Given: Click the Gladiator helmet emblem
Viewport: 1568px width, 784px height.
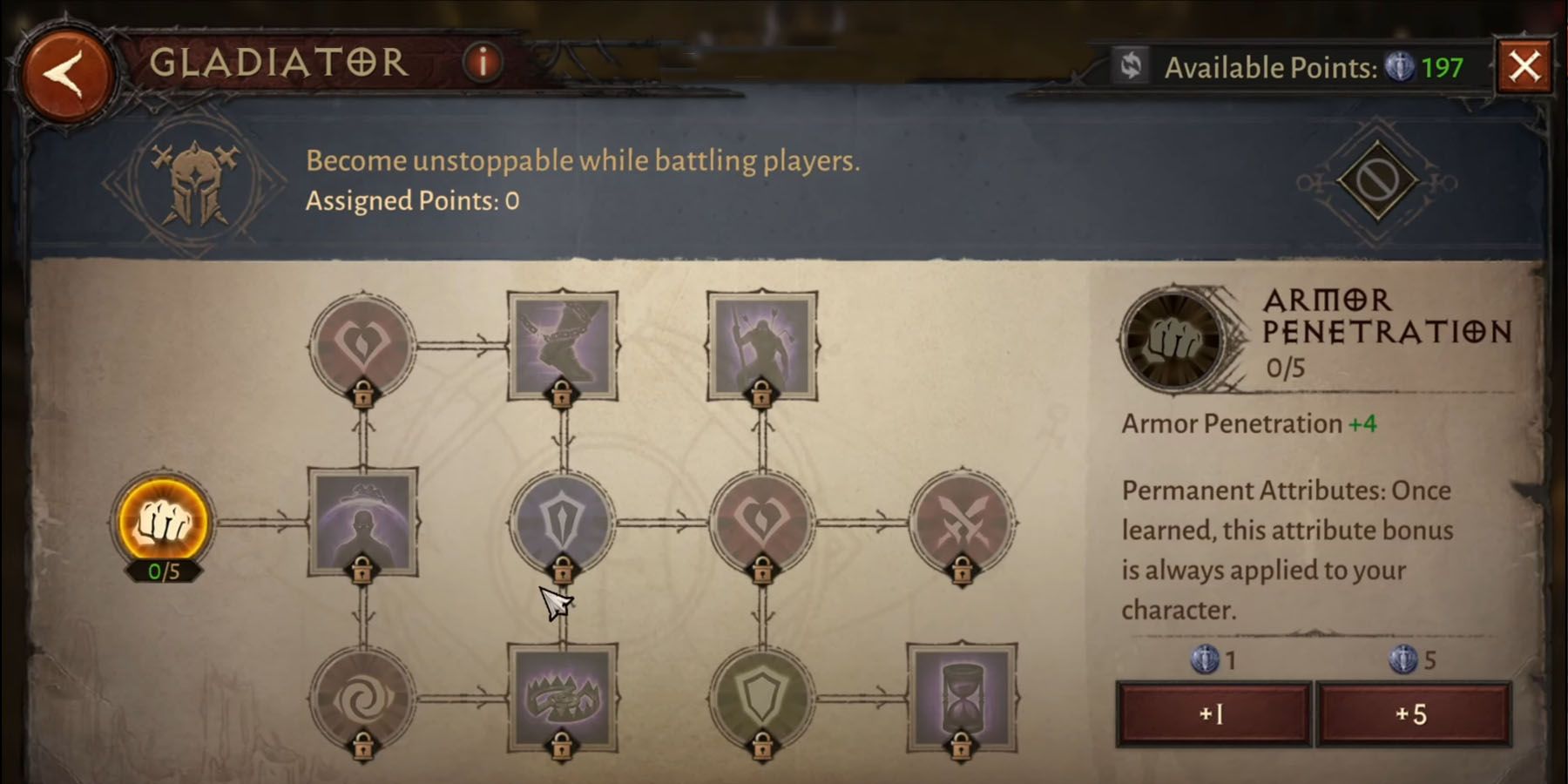Looking at the screenshot, I should click(196, 179).
